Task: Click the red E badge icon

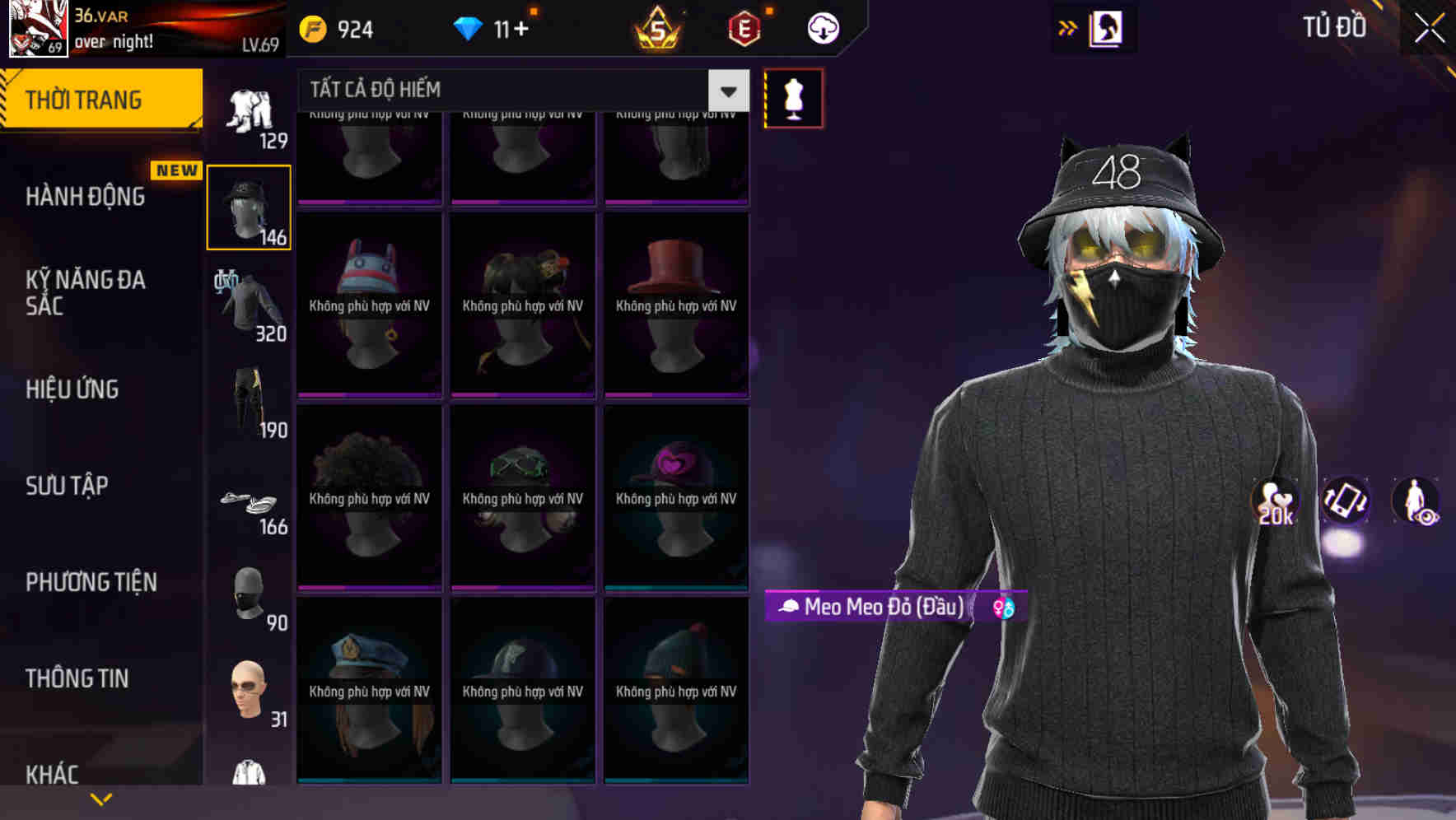Action: pyautogui.click(x=740, y=27)
